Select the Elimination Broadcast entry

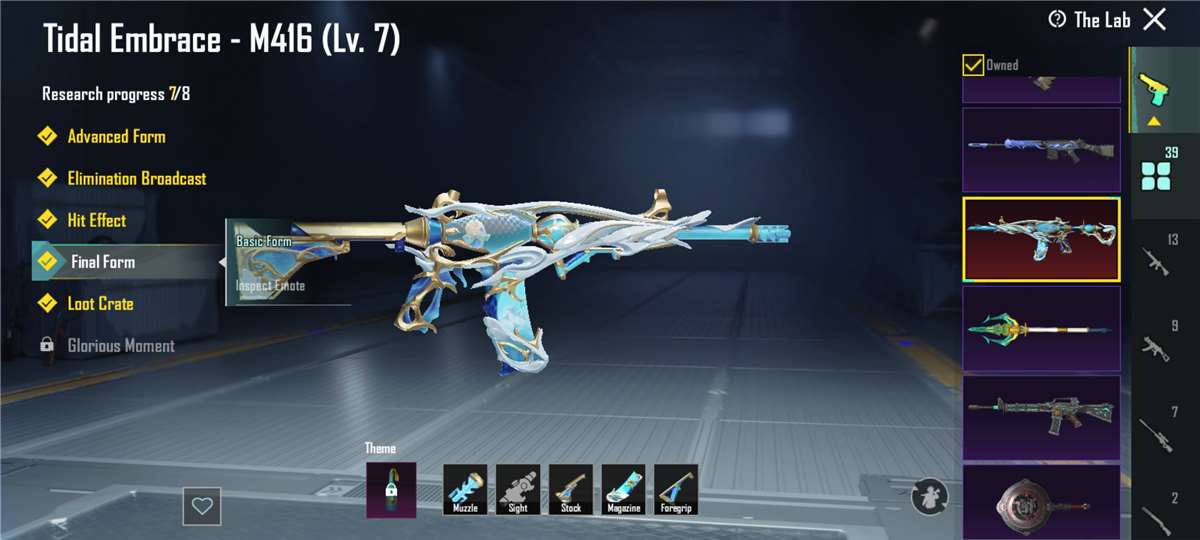point(135,179)
